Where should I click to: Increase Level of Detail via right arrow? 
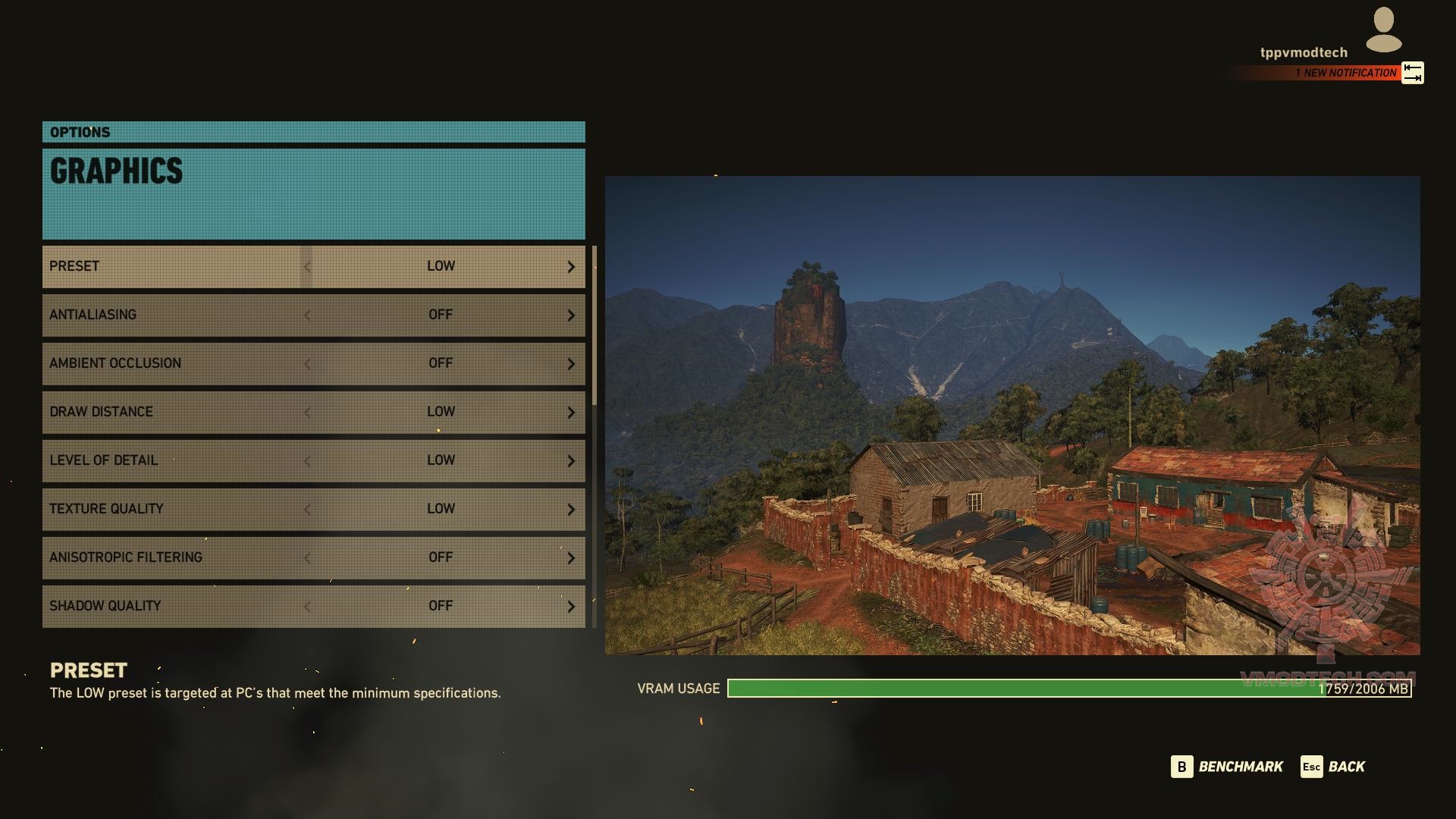tap(571, 461)
